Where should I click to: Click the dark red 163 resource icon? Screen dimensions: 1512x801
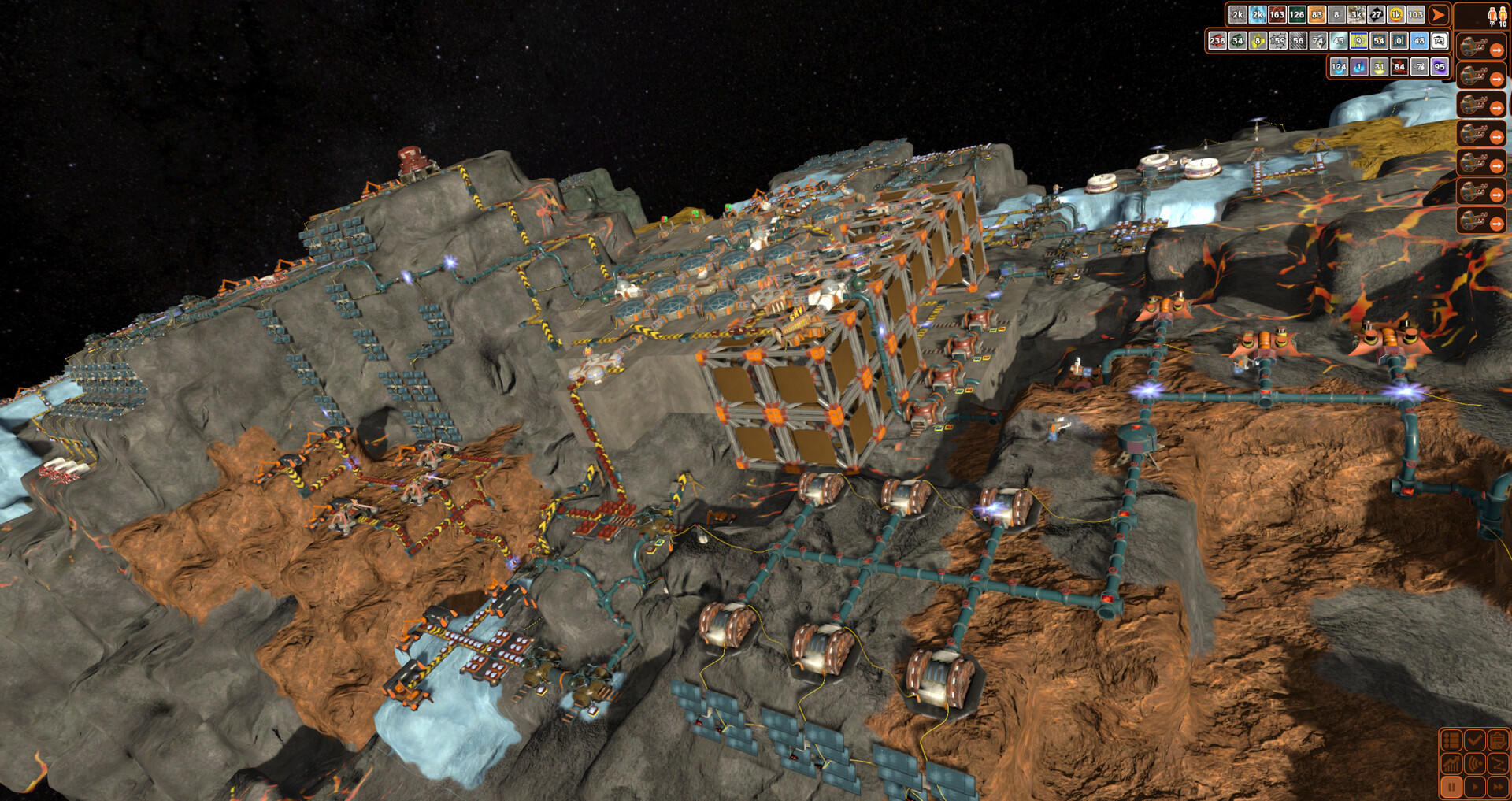coord(1277,14)
